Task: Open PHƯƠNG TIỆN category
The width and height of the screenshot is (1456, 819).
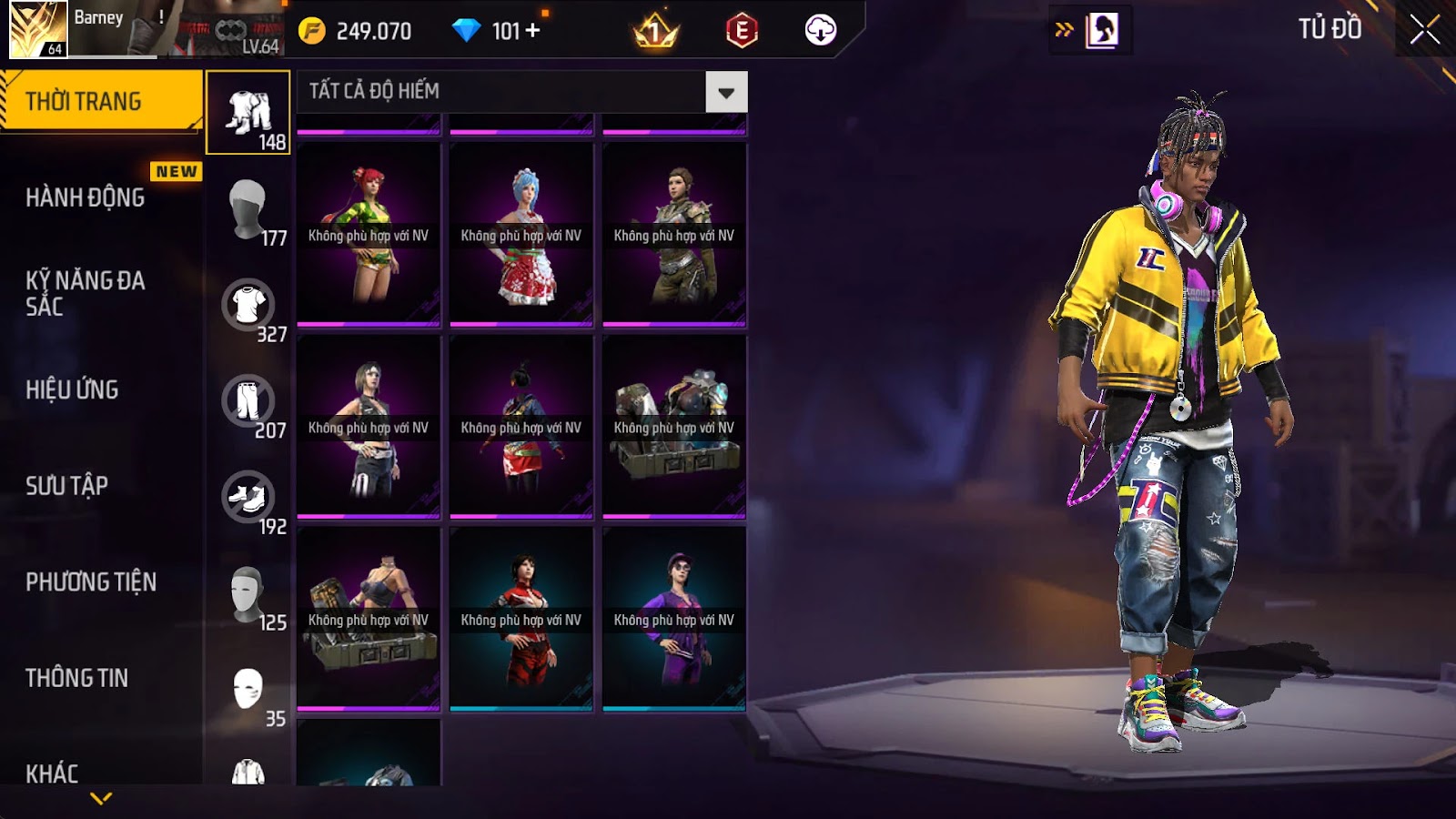Action: tap(91, 581)
